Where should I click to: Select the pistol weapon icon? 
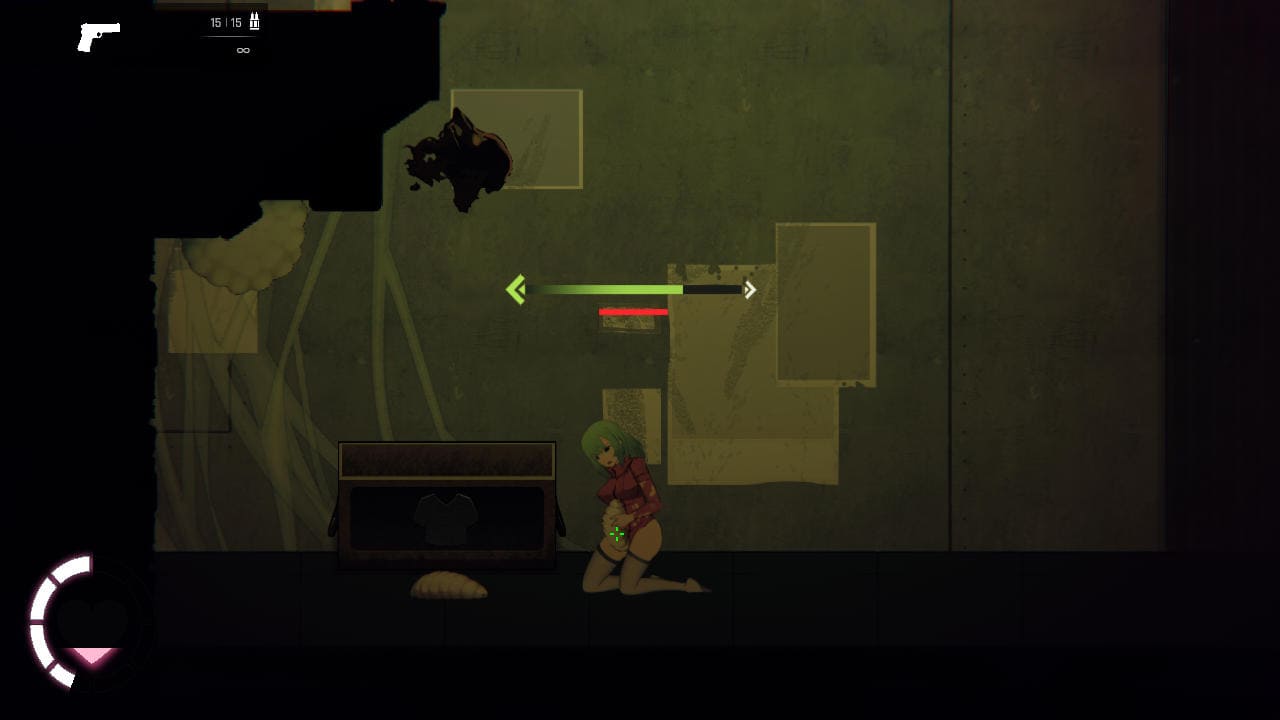(98, 36)
